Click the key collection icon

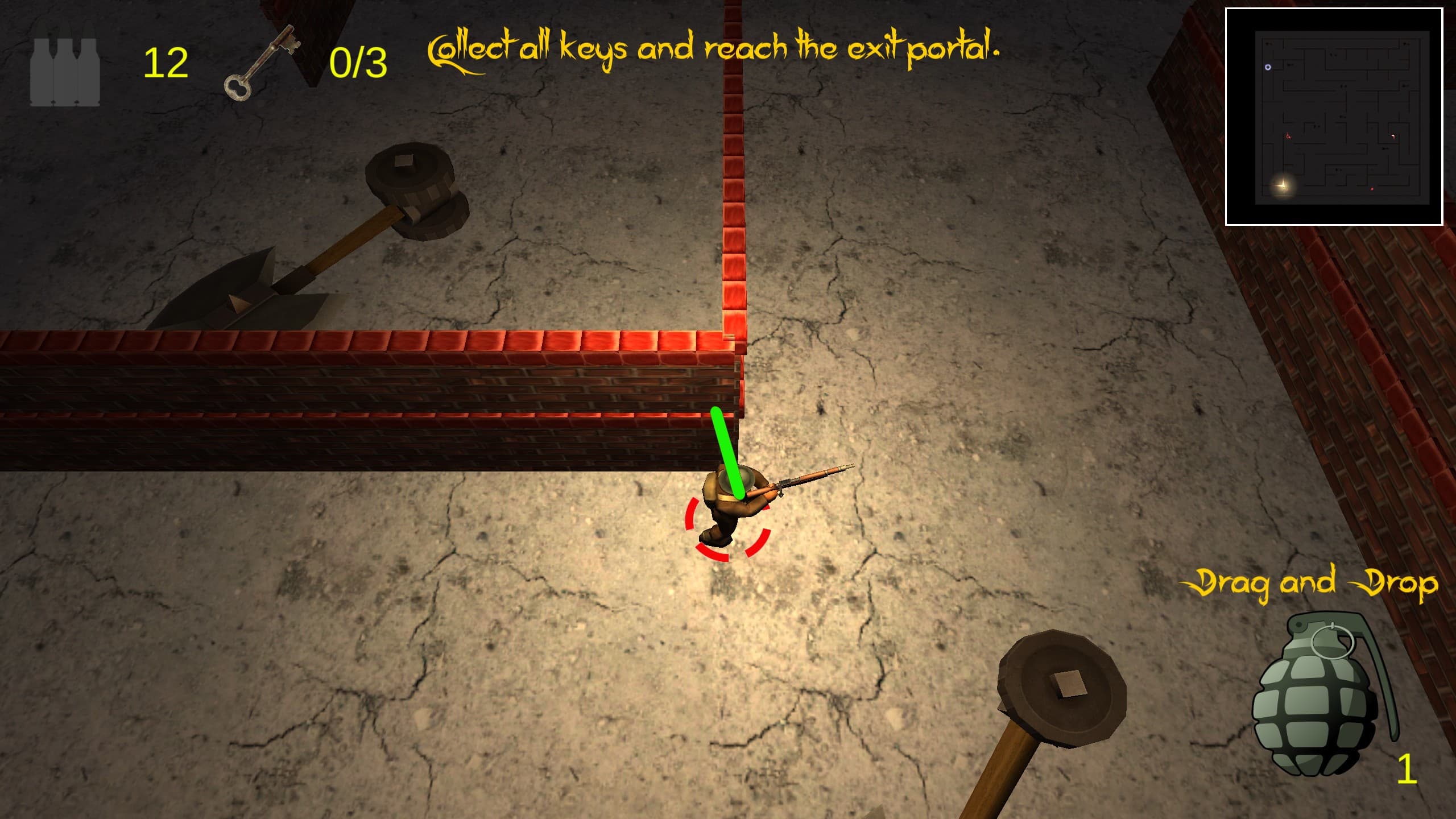coord(262,63)
